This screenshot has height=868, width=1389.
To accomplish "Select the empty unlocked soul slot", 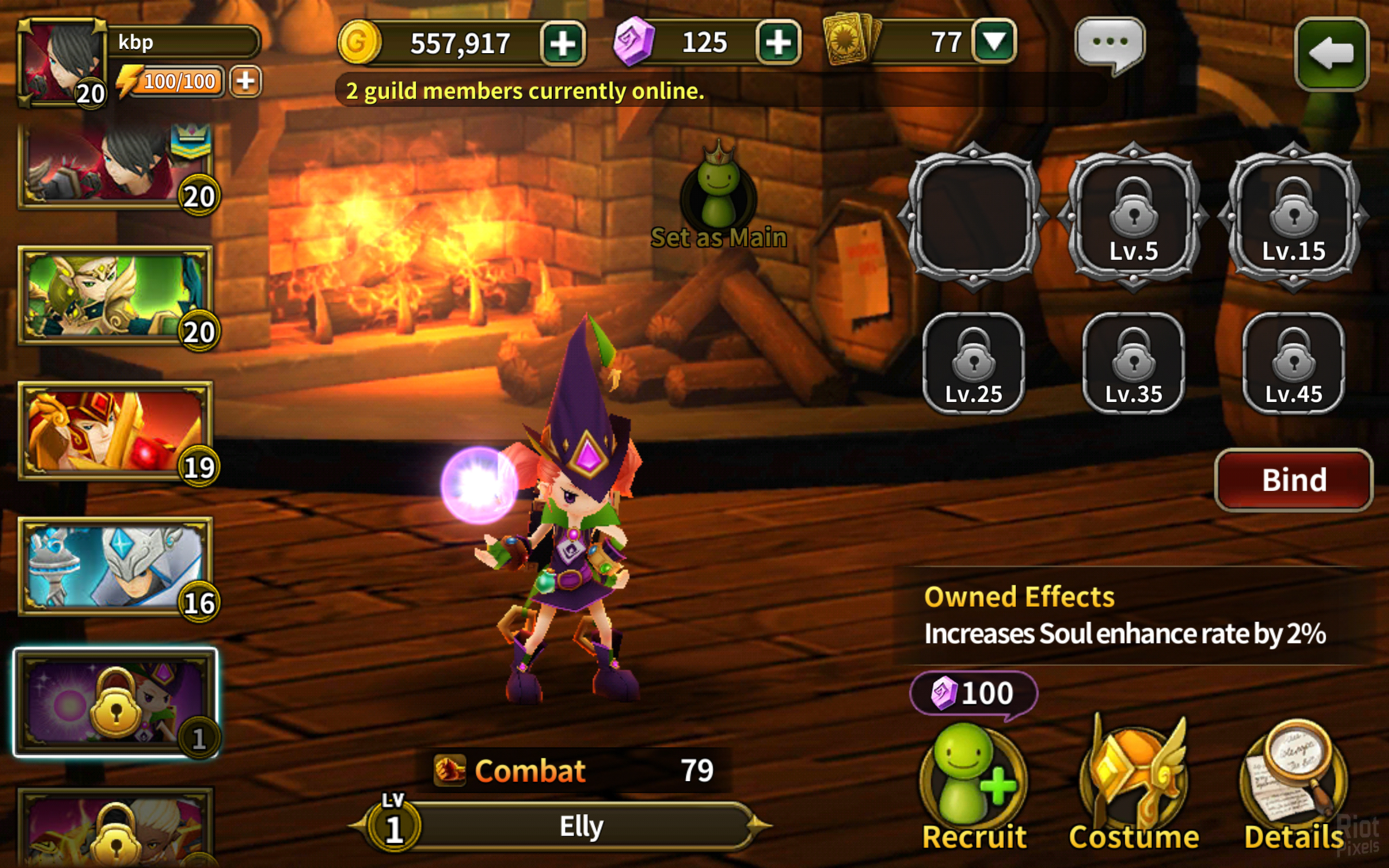I will pyautogui.click(x=973, y=216).
